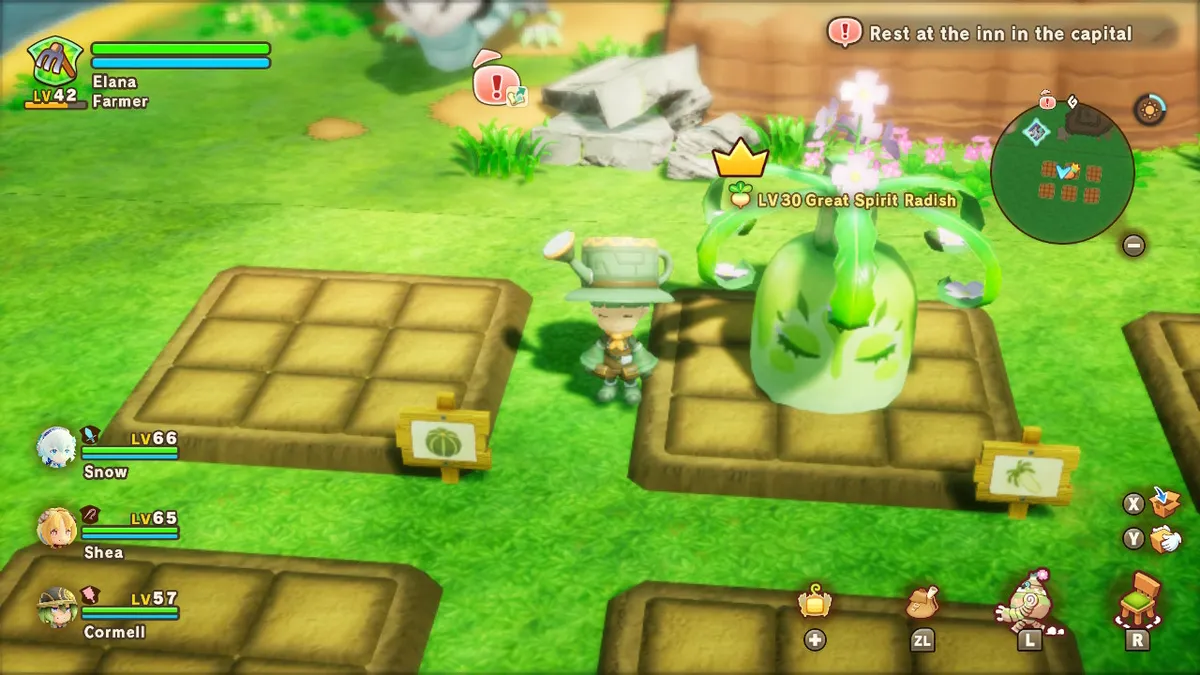Click the glove carrying box icon

1165,540
